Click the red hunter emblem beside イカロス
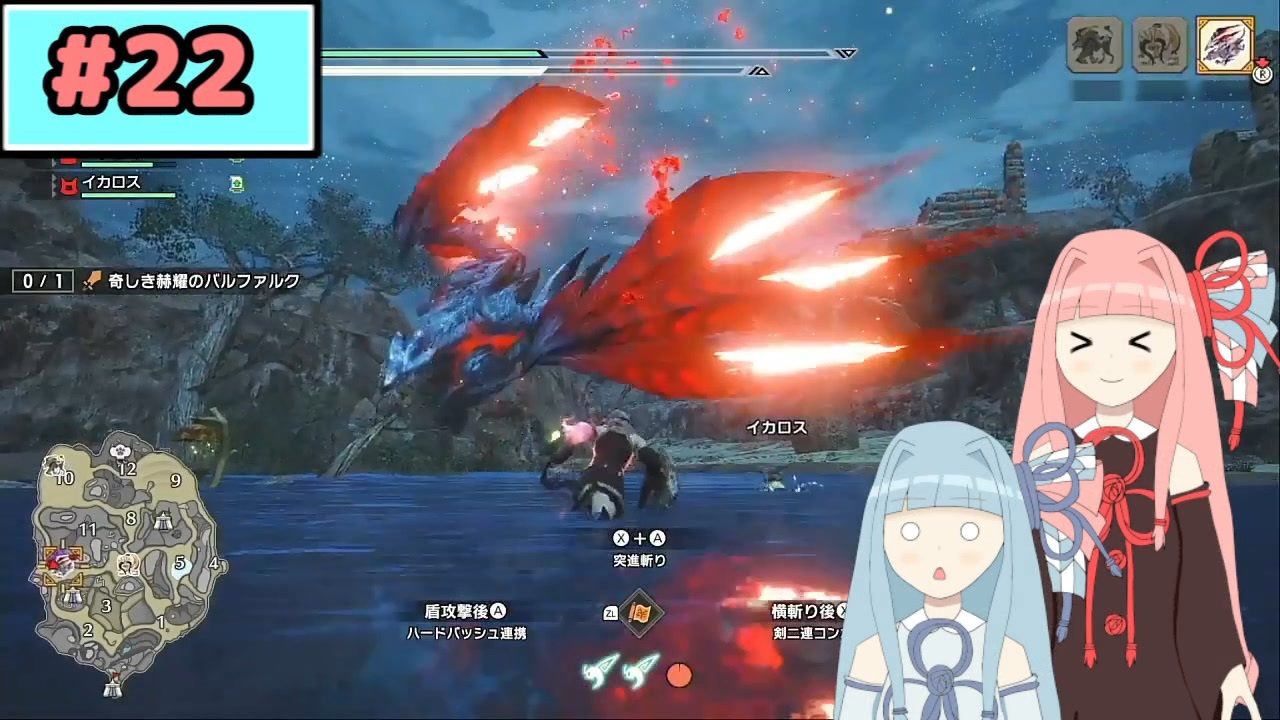This screenshot has width=1280, height=720. pos(69,183)
